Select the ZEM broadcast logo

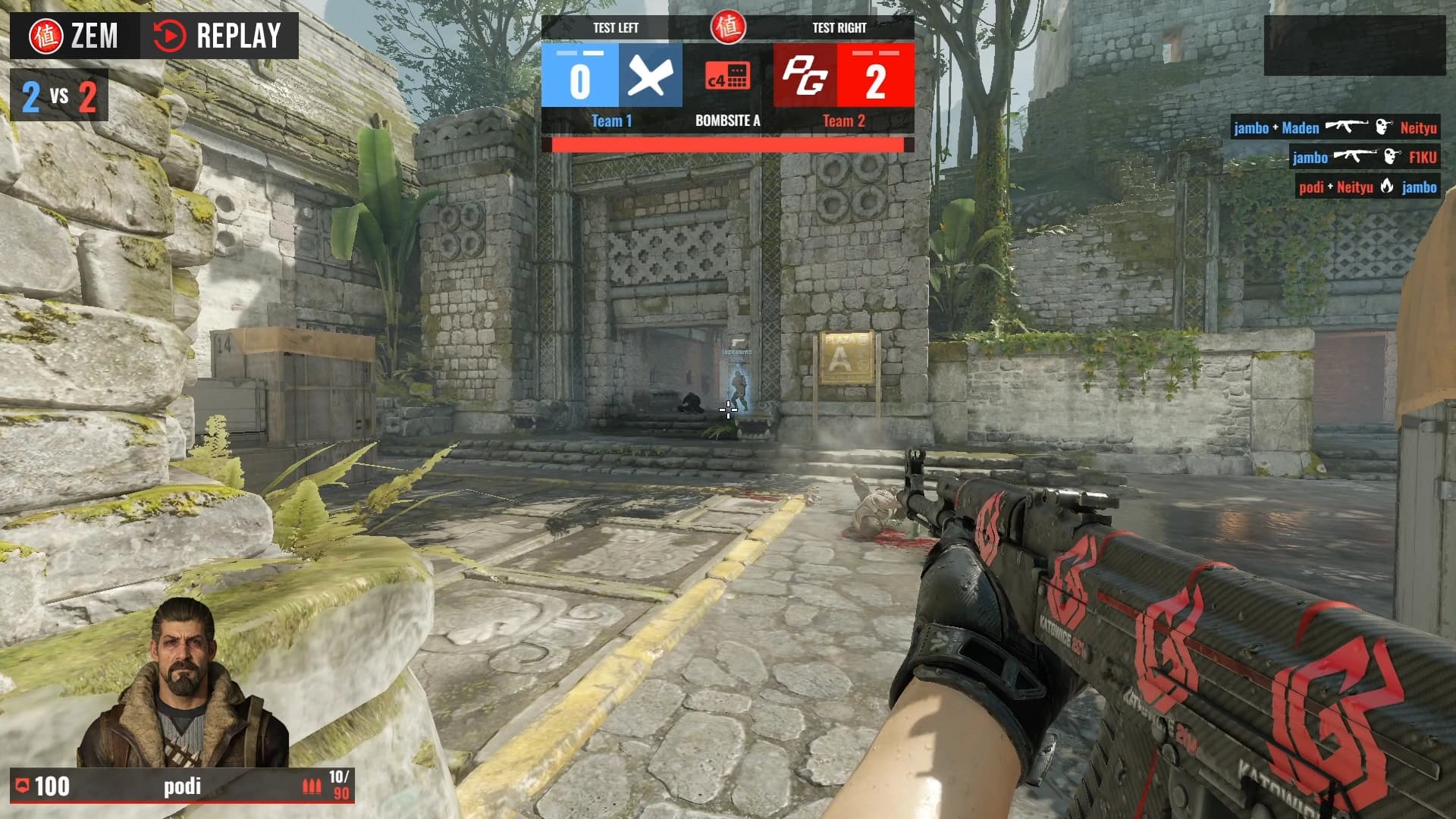74,36
